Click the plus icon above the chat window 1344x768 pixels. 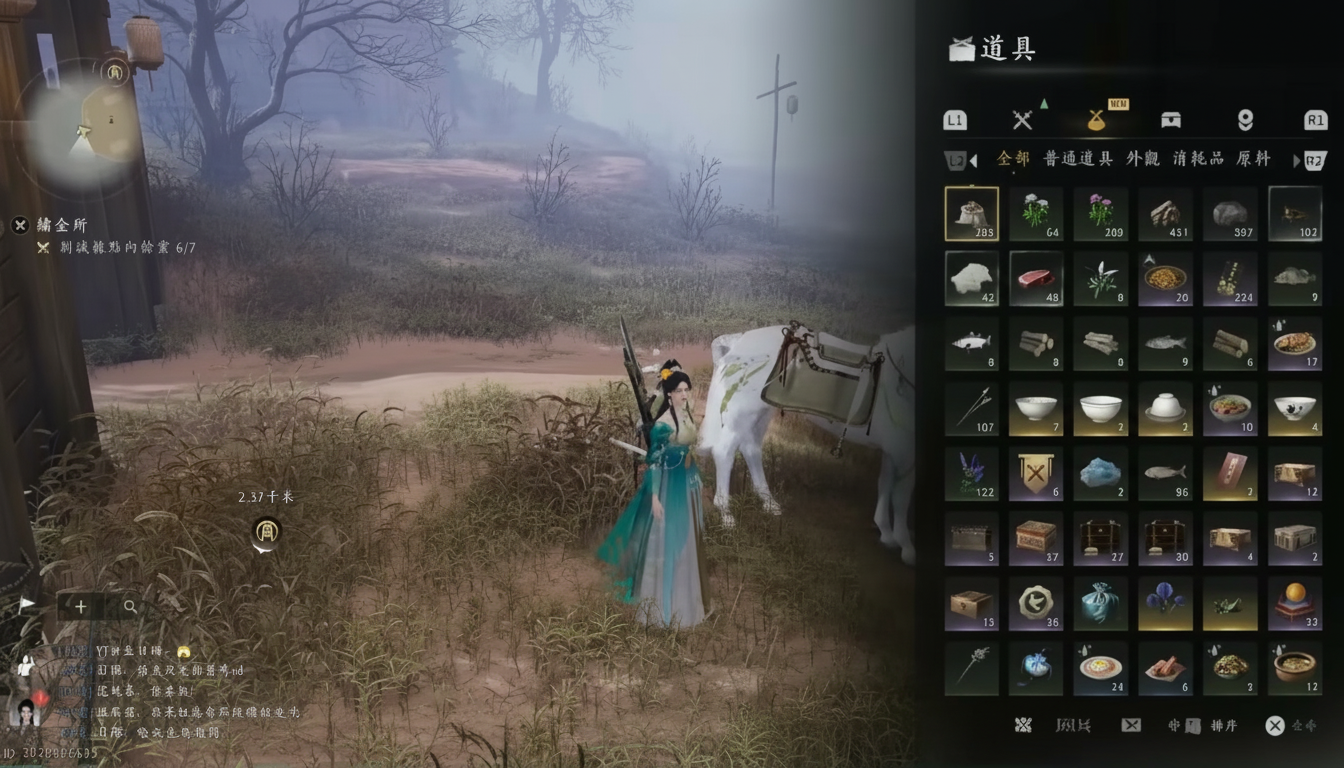[79, 606]
